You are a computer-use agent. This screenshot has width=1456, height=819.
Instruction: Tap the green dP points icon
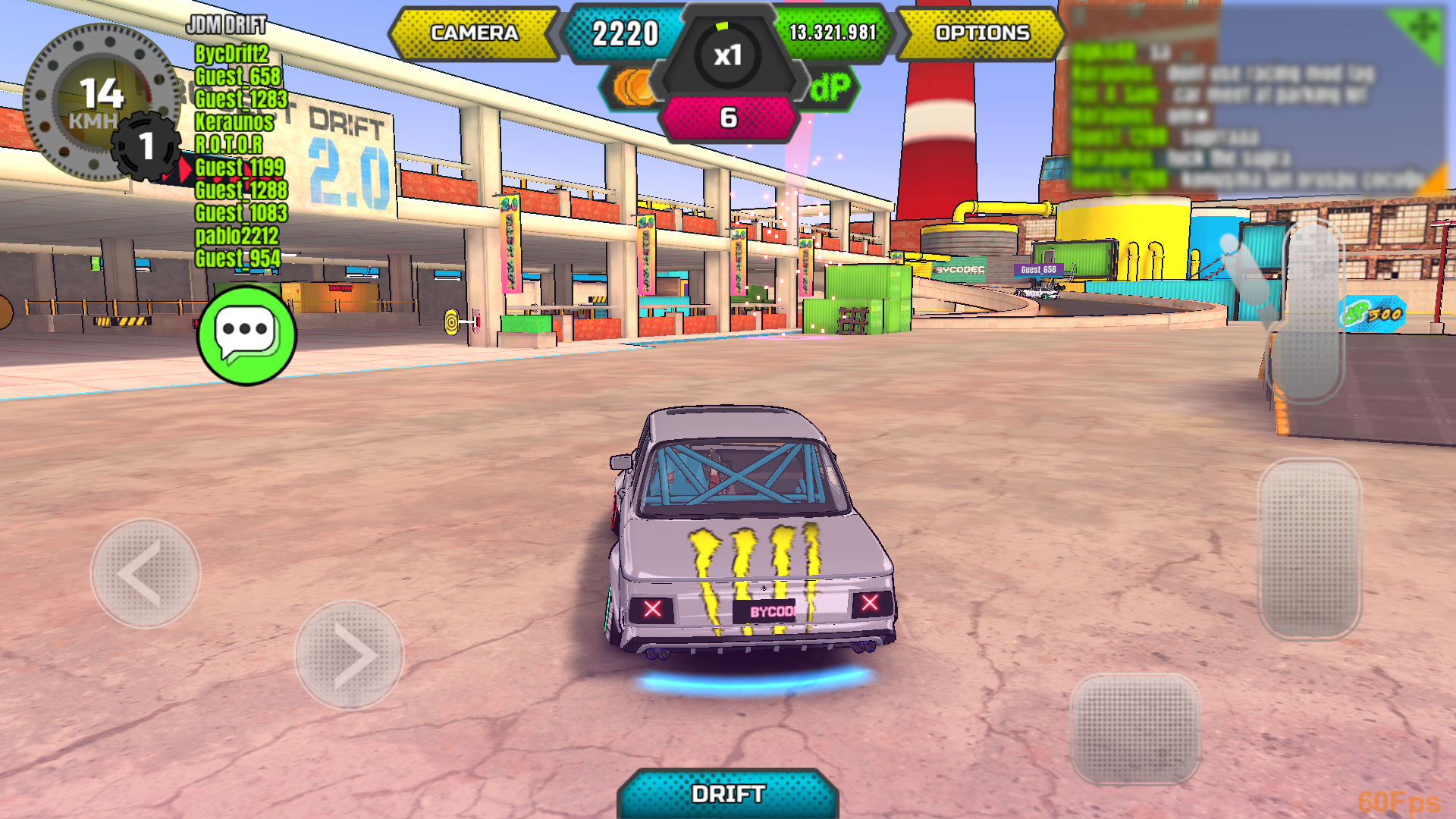830,86
